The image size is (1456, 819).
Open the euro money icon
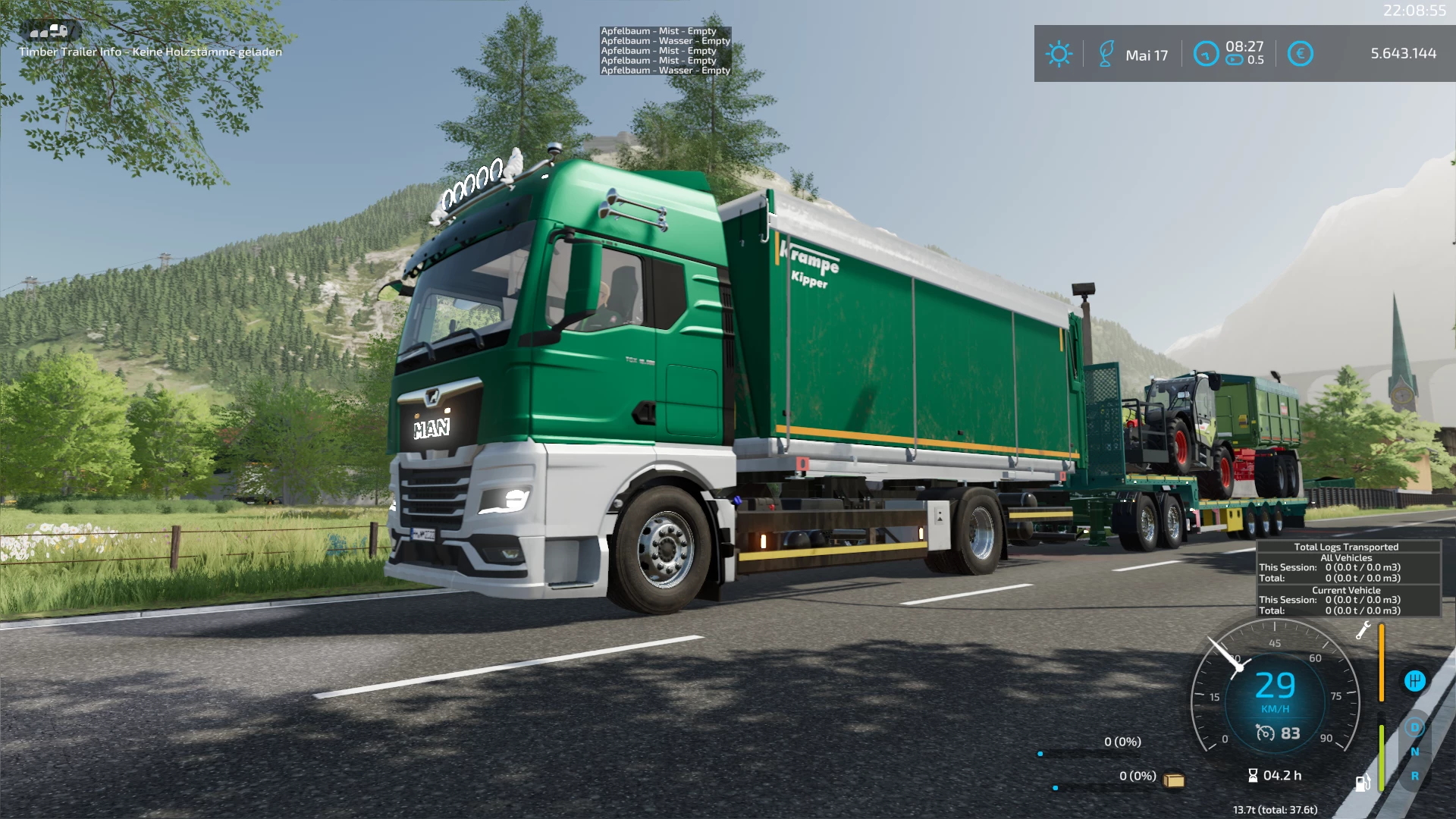1300,54
